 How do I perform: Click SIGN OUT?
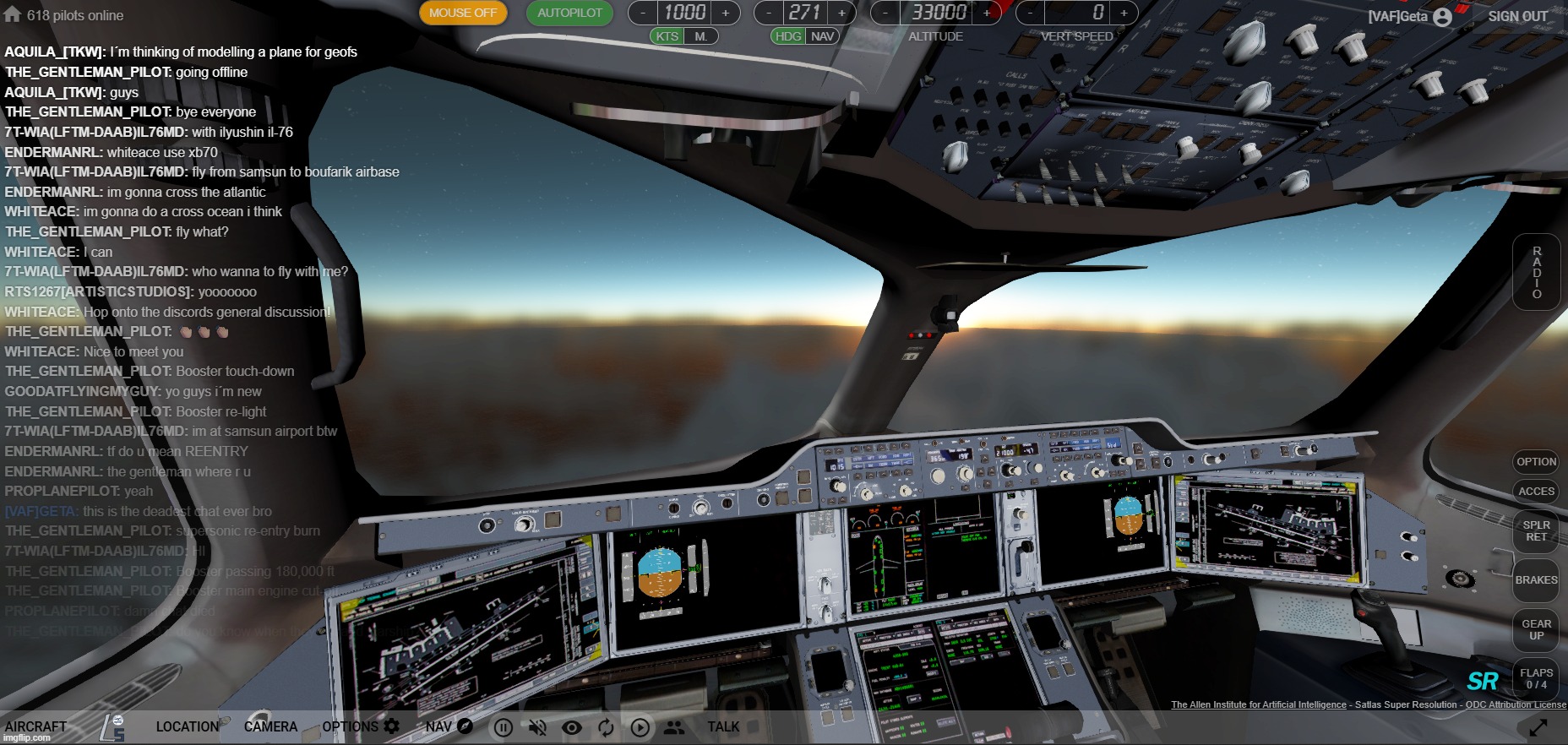point(1517,16)
